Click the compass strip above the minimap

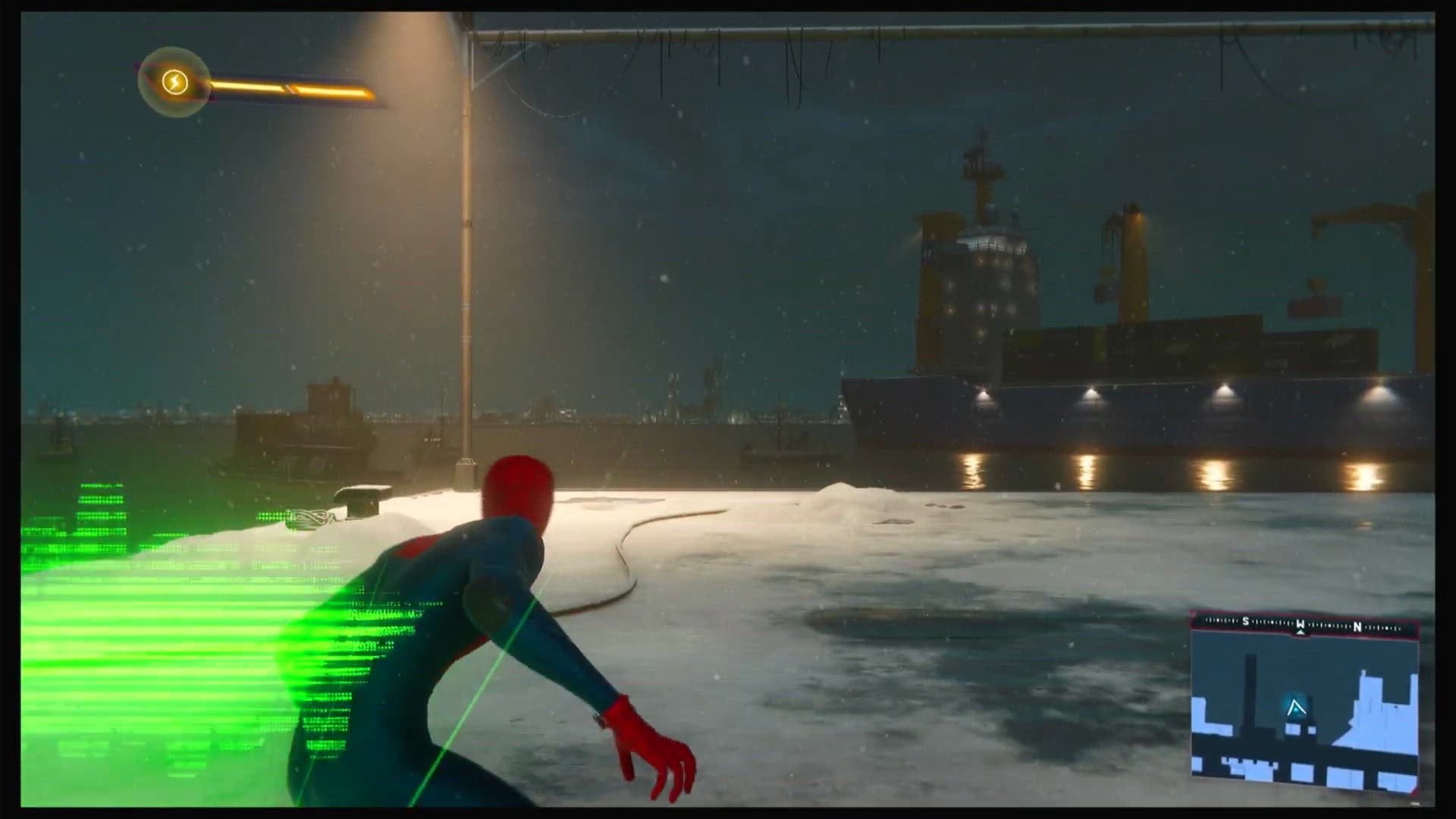(1303, 626)
